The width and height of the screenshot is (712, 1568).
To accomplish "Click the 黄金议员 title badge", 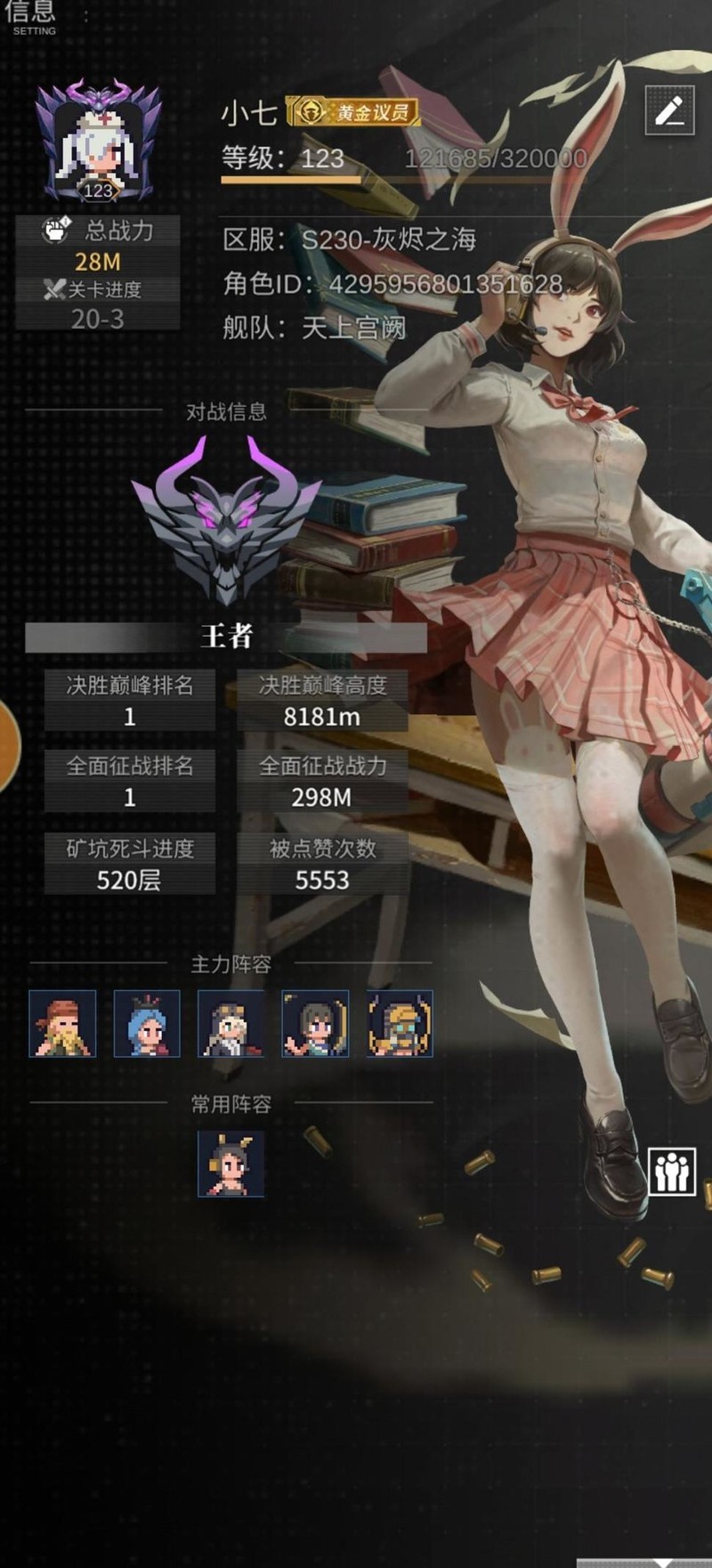I will click(353, 112).
